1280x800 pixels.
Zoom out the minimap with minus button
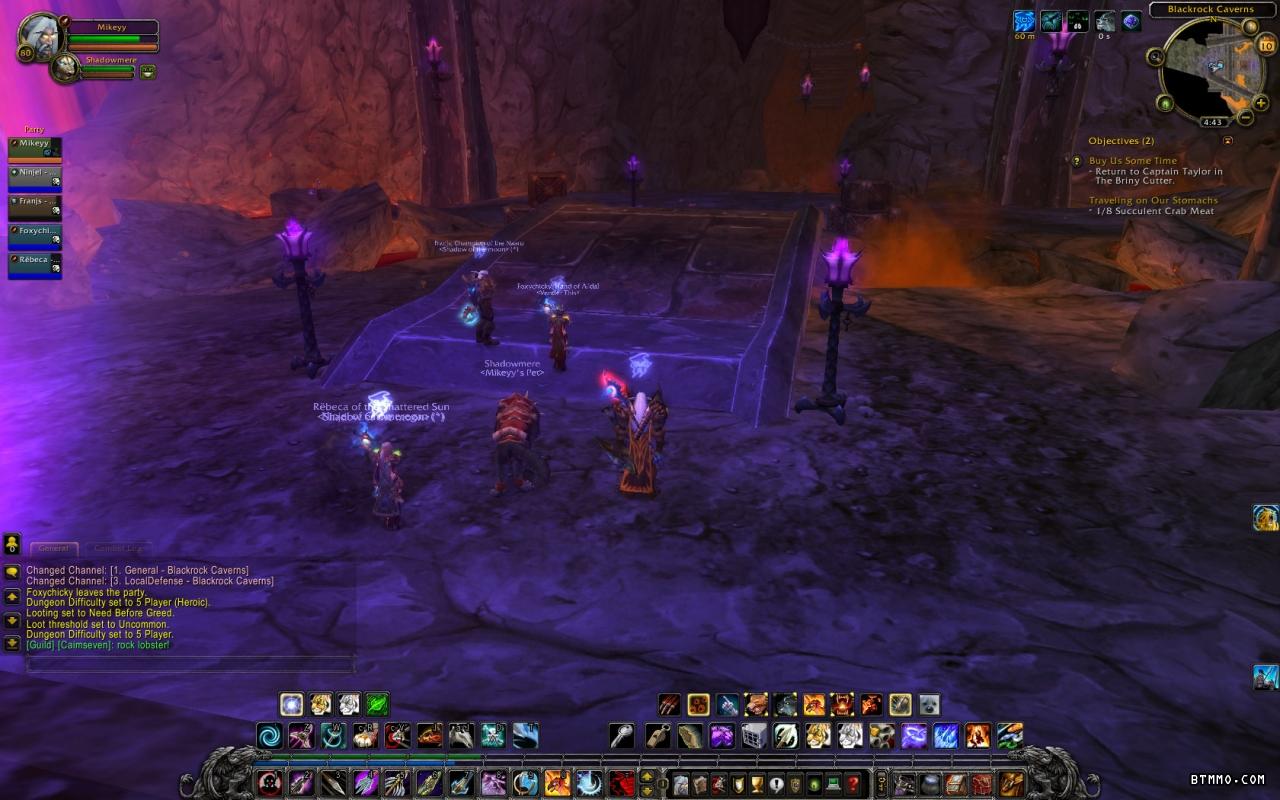1245,118
